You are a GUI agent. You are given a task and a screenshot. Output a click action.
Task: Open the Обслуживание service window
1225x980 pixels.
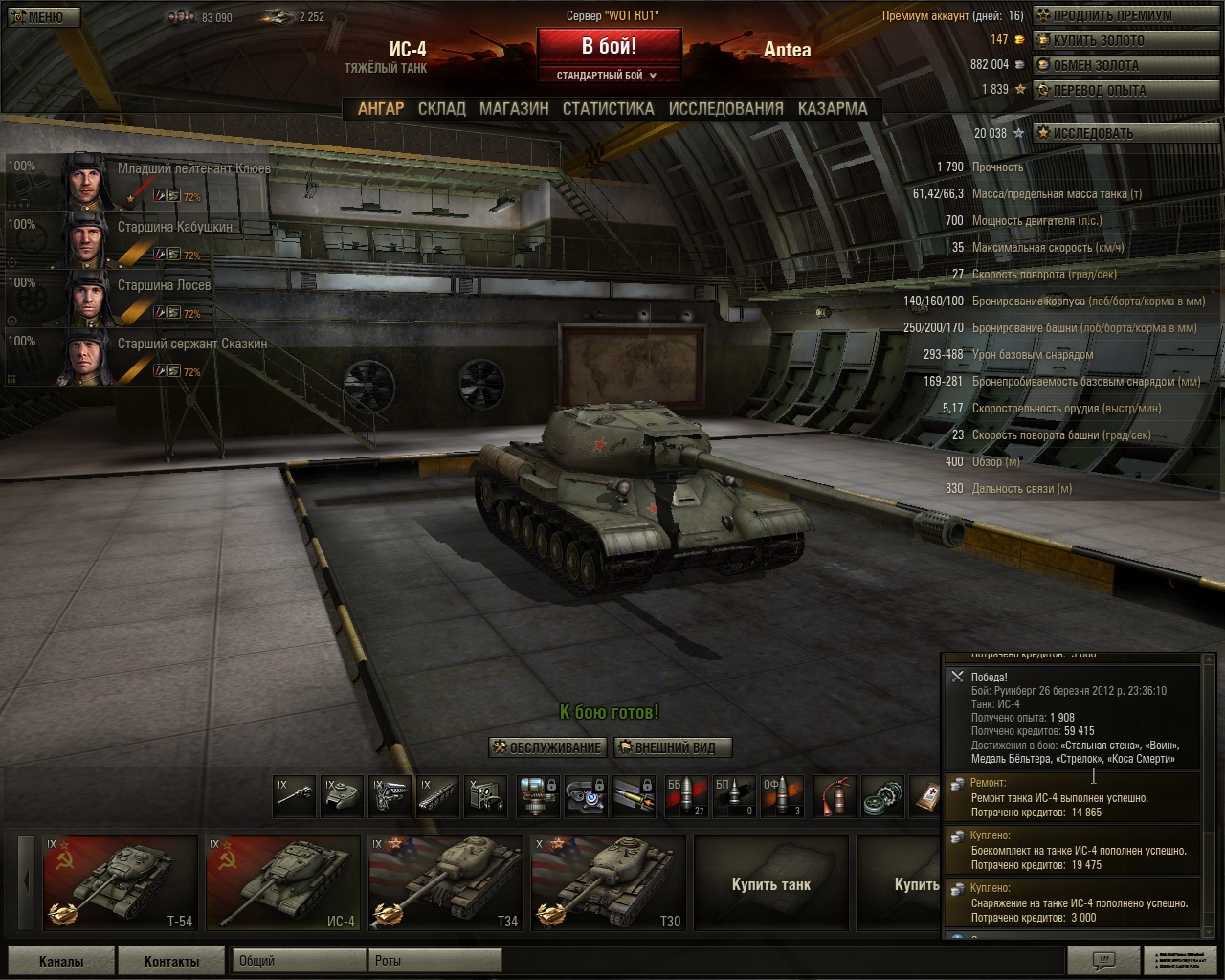tap(547, 747)
